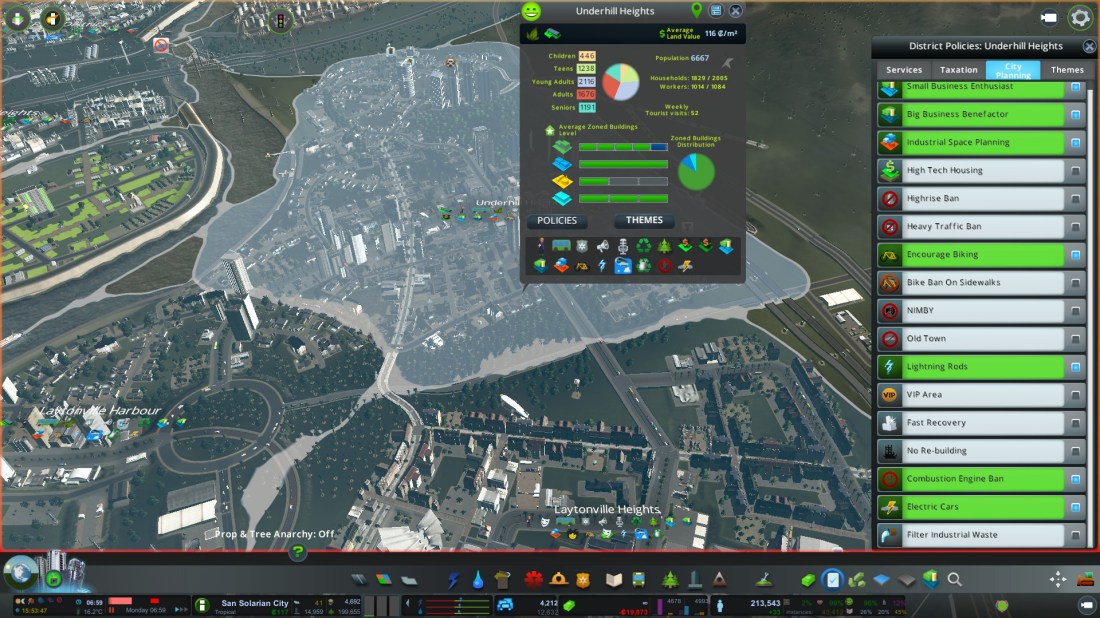Click the magnifying glass search tool
The width and height of the screenshot is (1100, 618).
point(955,579)
